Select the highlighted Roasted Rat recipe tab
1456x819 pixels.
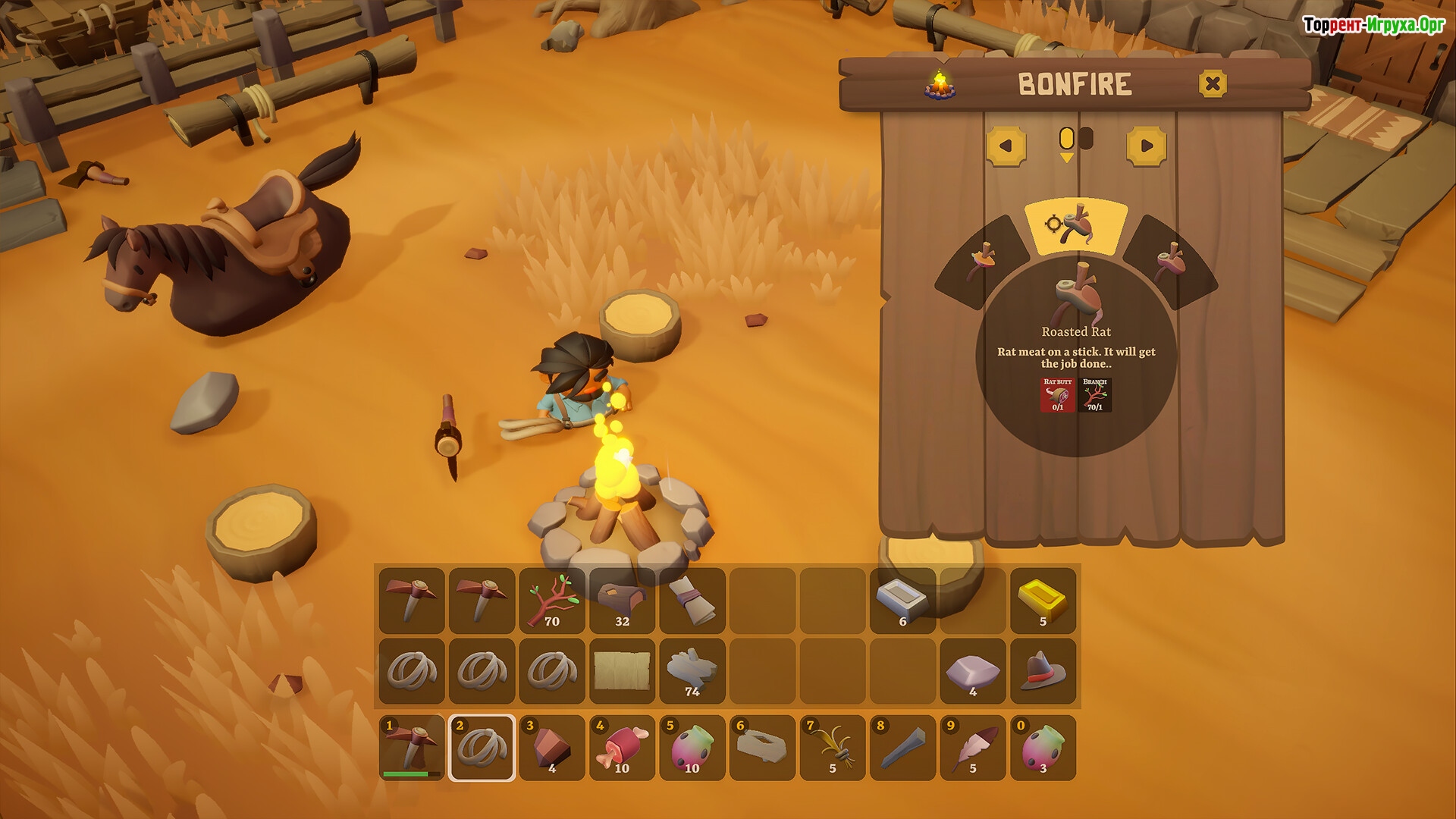click(x=1075, y=226)
